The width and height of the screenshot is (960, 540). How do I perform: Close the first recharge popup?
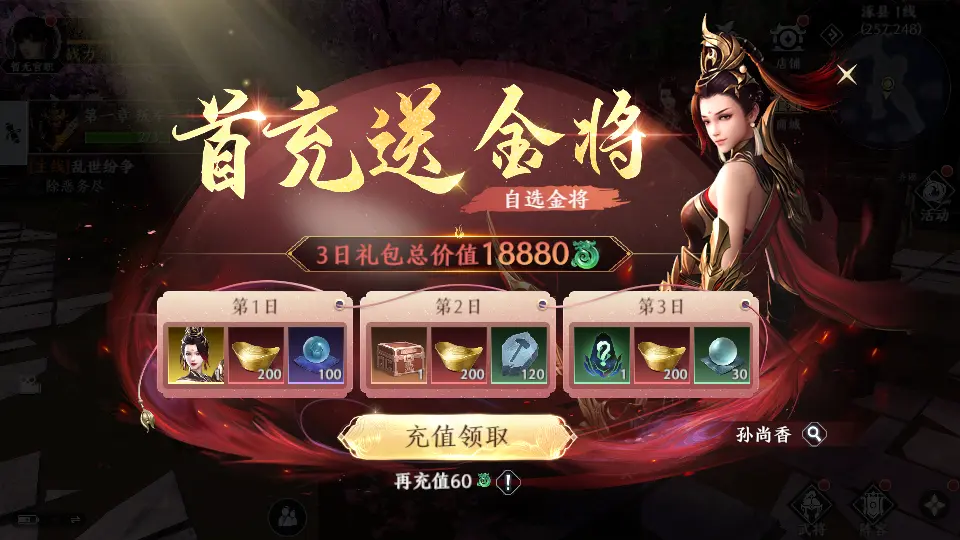847,73
